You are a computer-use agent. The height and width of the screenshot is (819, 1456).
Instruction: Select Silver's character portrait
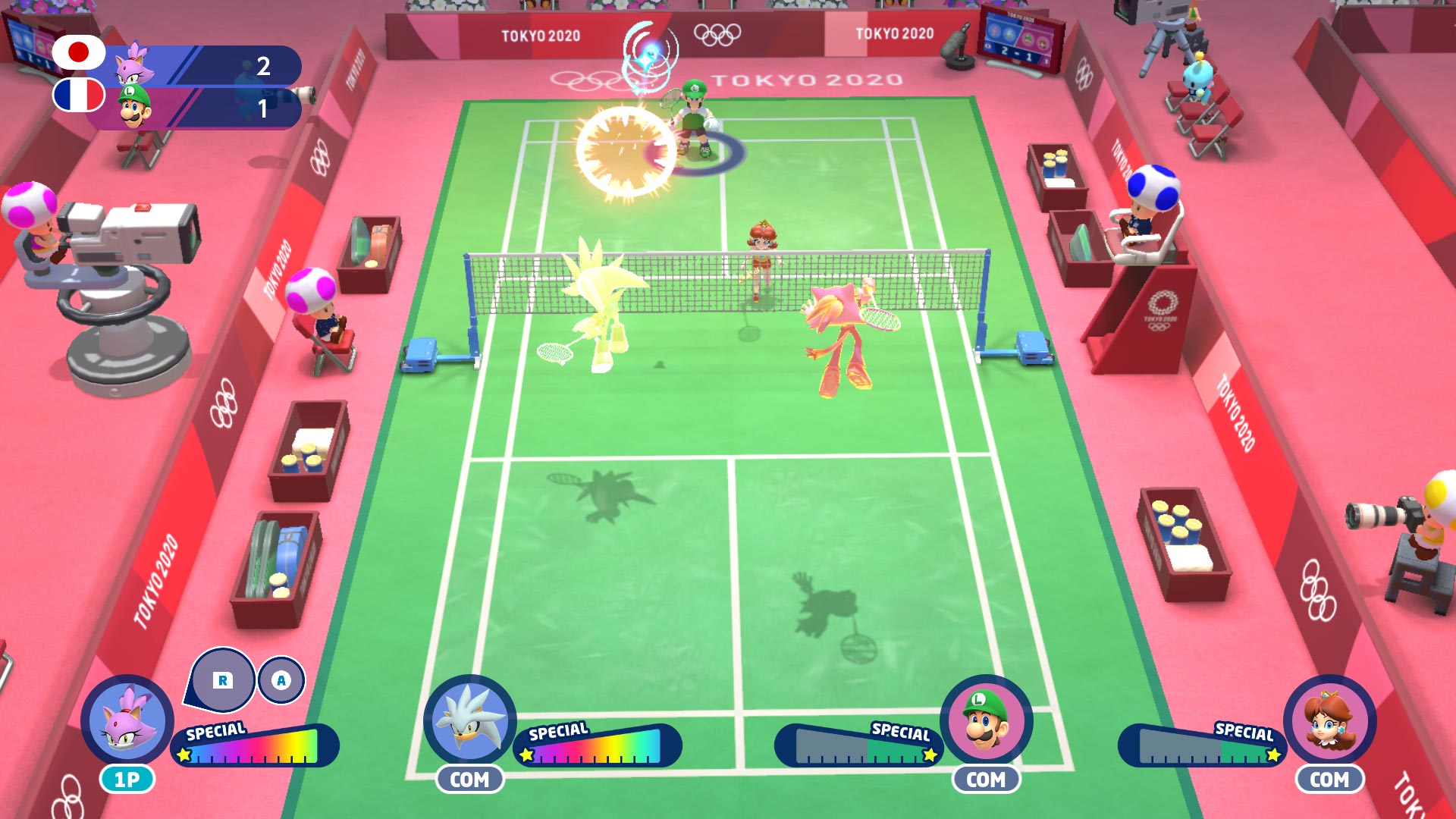(469, 720)
